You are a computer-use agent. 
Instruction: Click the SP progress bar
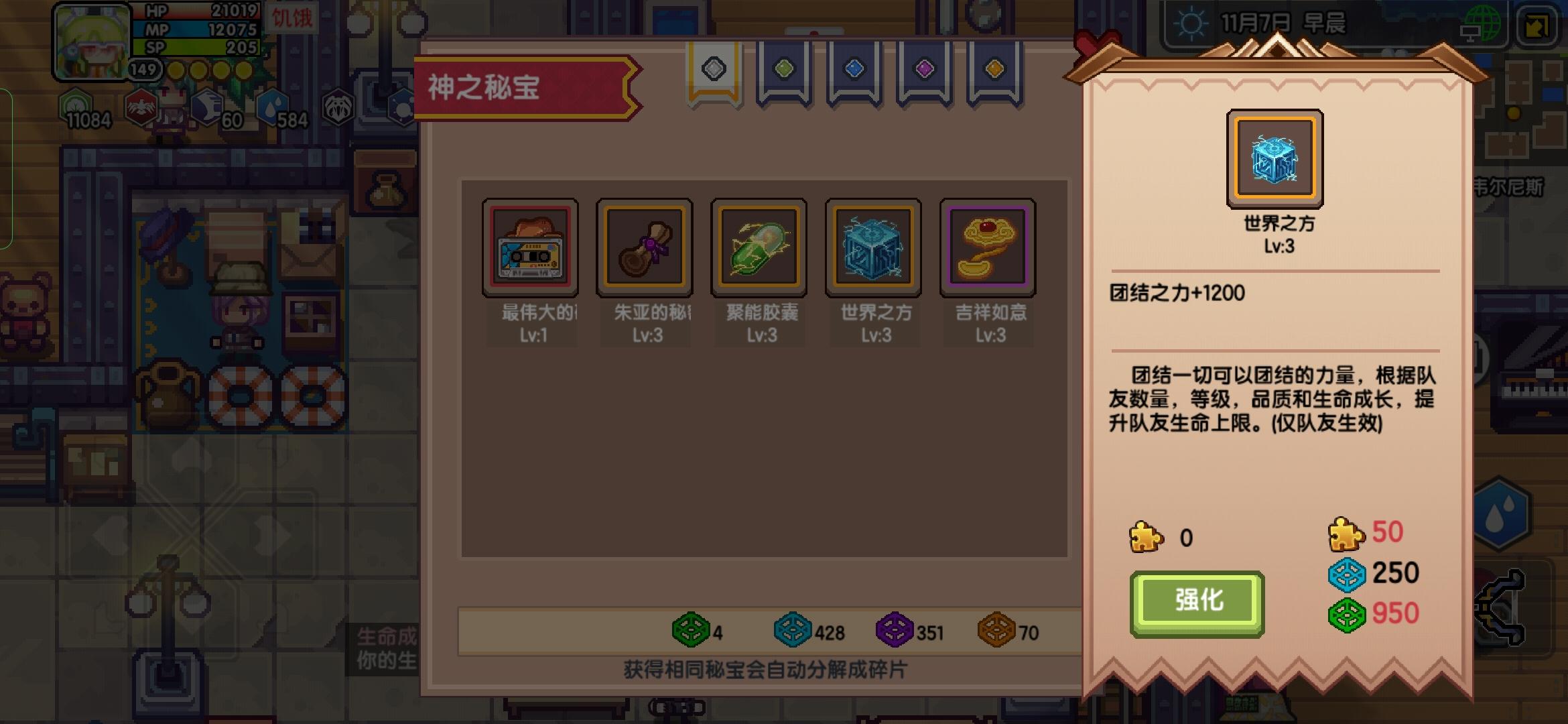coord(194,48)
